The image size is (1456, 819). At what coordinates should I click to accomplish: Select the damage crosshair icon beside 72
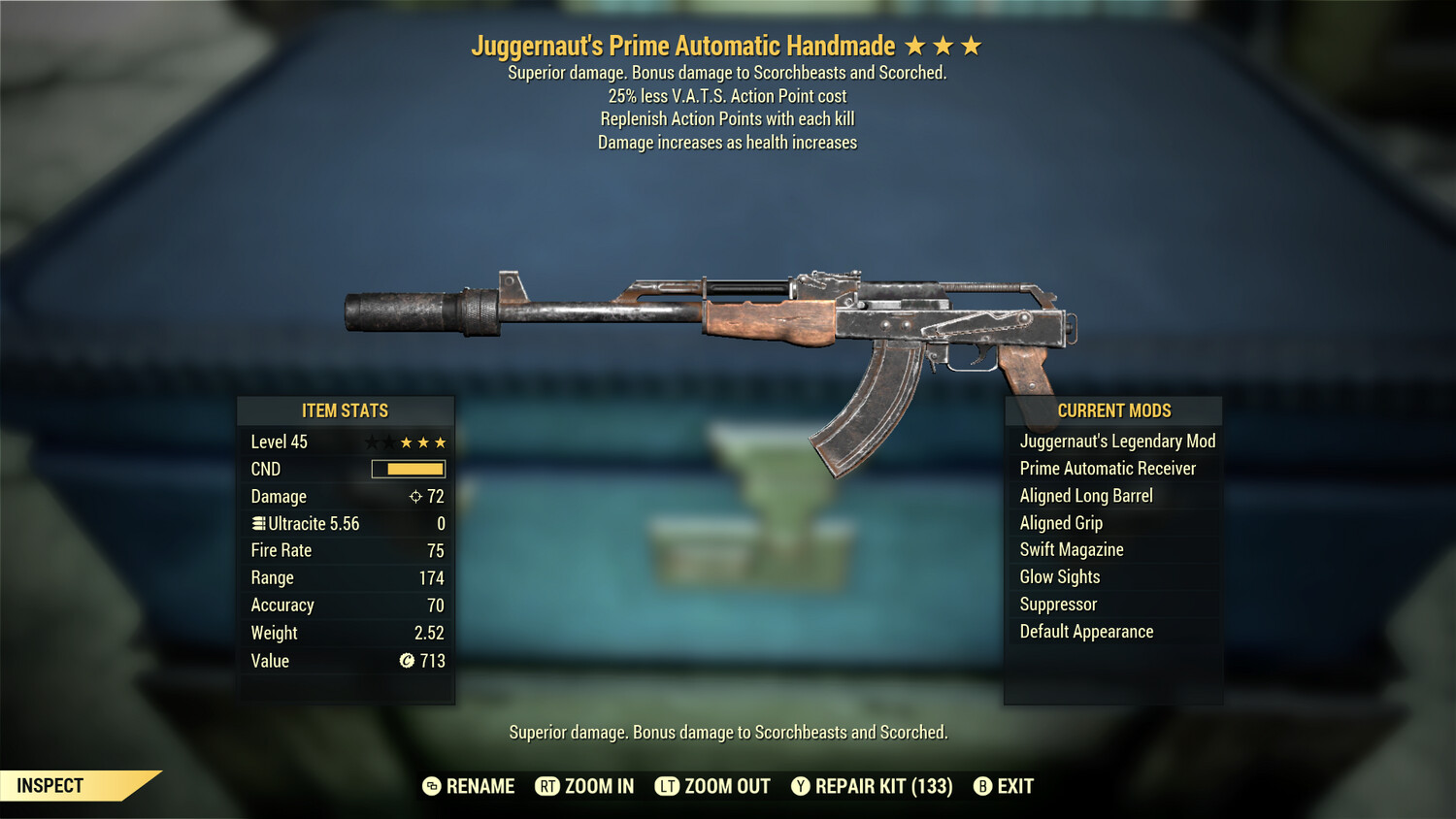tap(414, 496)
